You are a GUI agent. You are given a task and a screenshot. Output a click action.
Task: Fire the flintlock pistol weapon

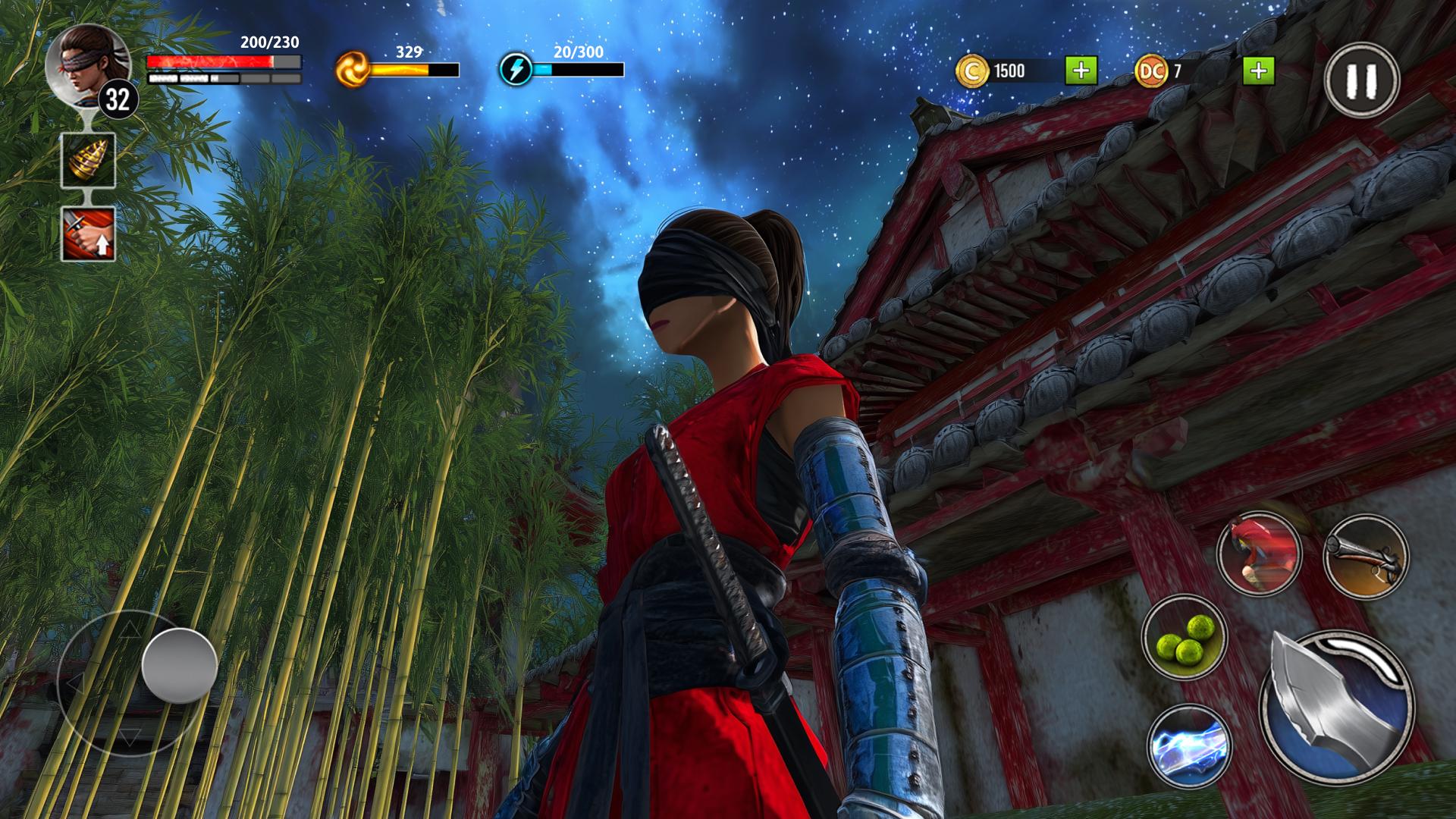tap(1366, 557)
